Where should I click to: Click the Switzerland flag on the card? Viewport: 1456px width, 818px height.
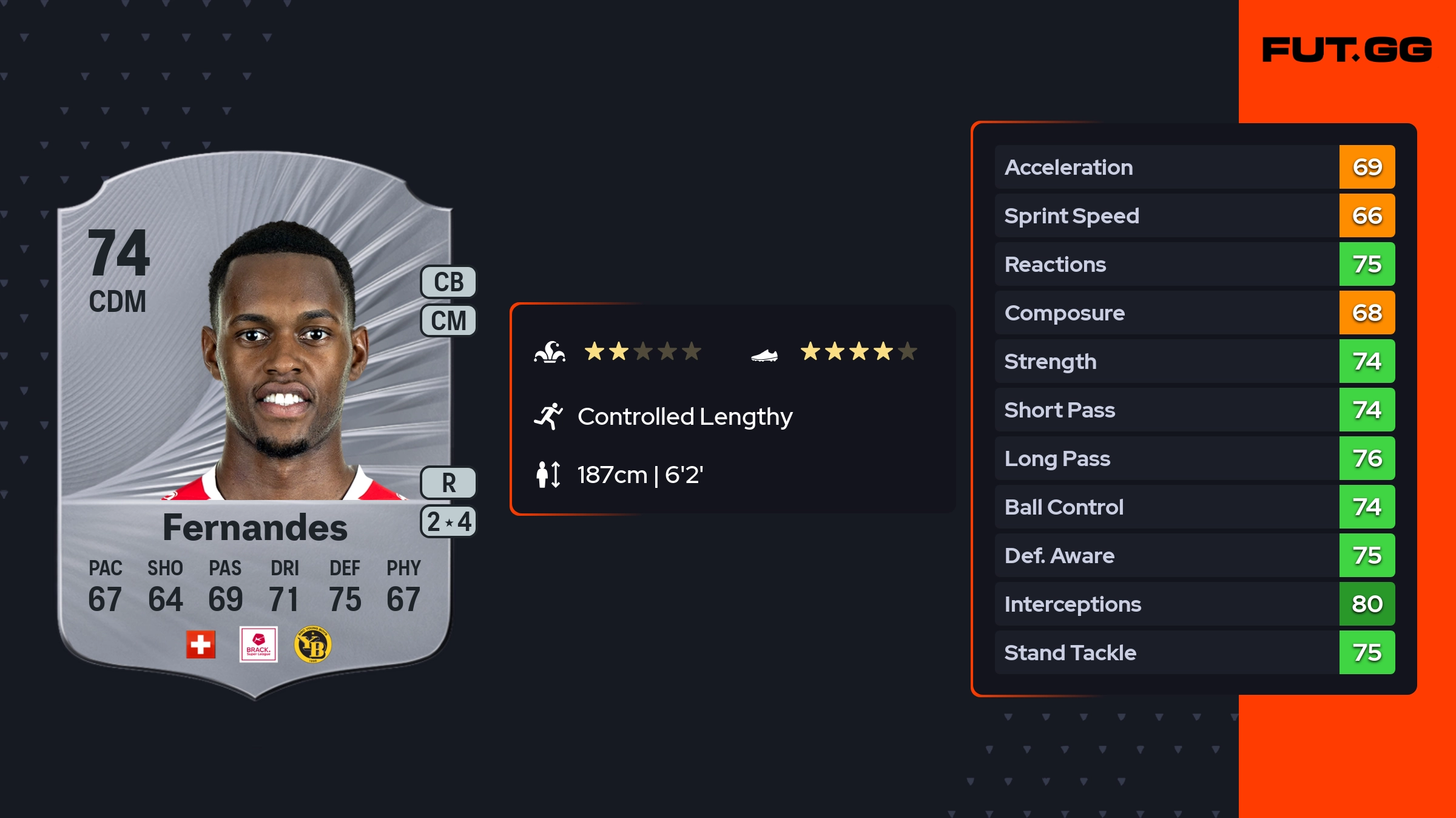click(x=201, y=644)
